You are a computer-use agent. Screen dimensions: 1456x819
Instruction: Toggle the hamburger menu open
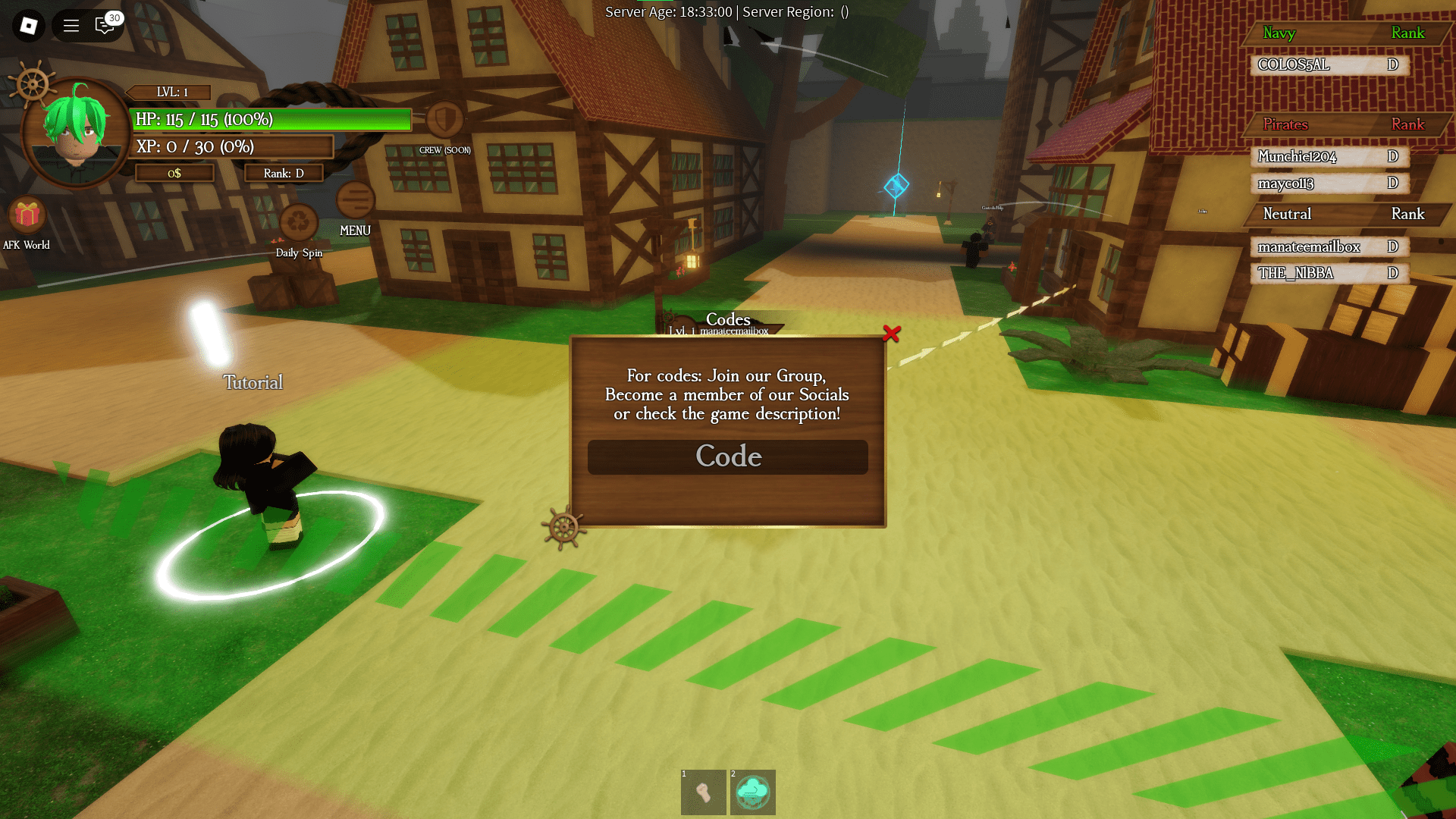click(x=70, y=25)
